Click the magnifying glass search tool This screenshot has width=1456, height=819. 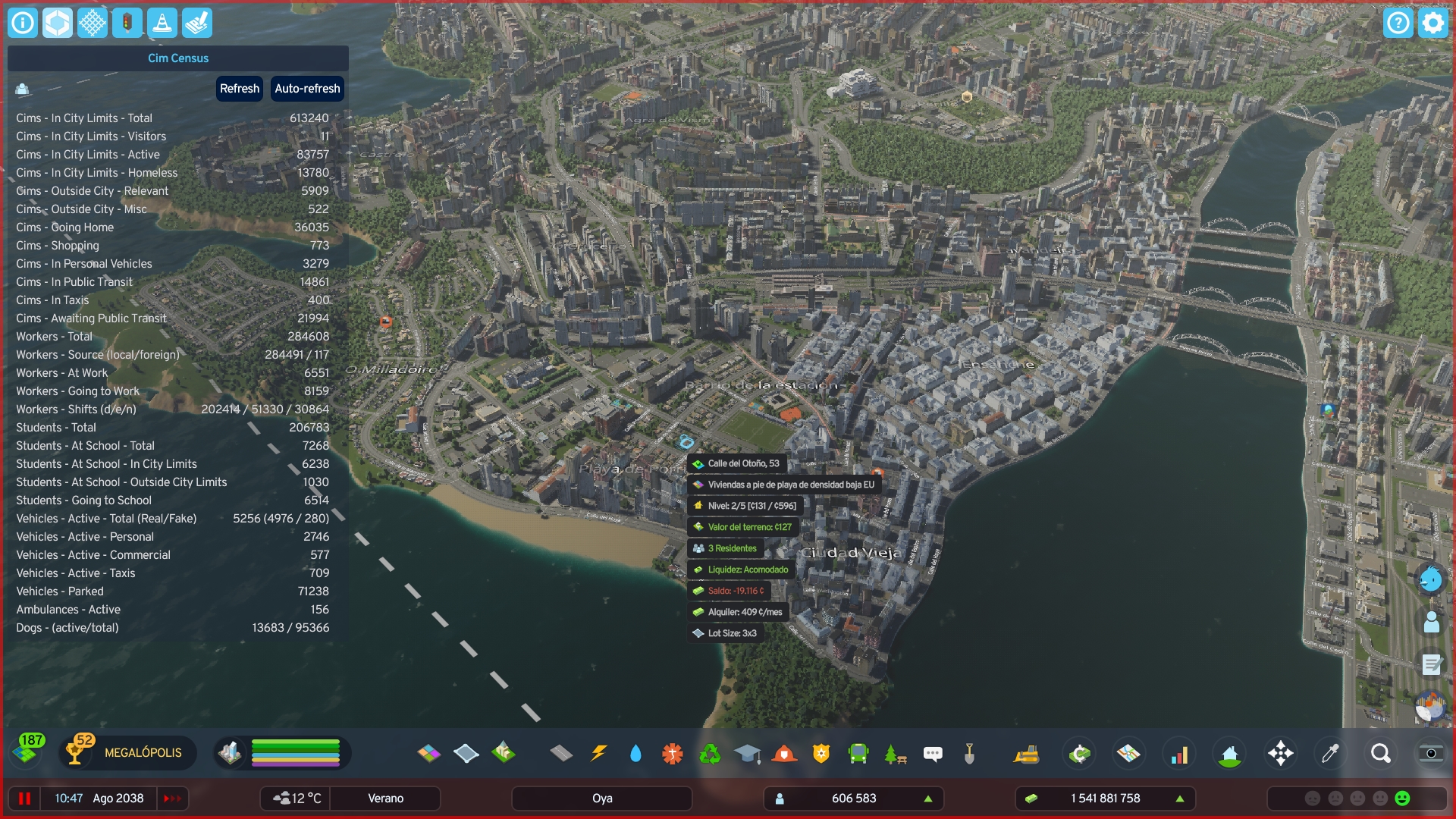click(x=1381, y=753)
